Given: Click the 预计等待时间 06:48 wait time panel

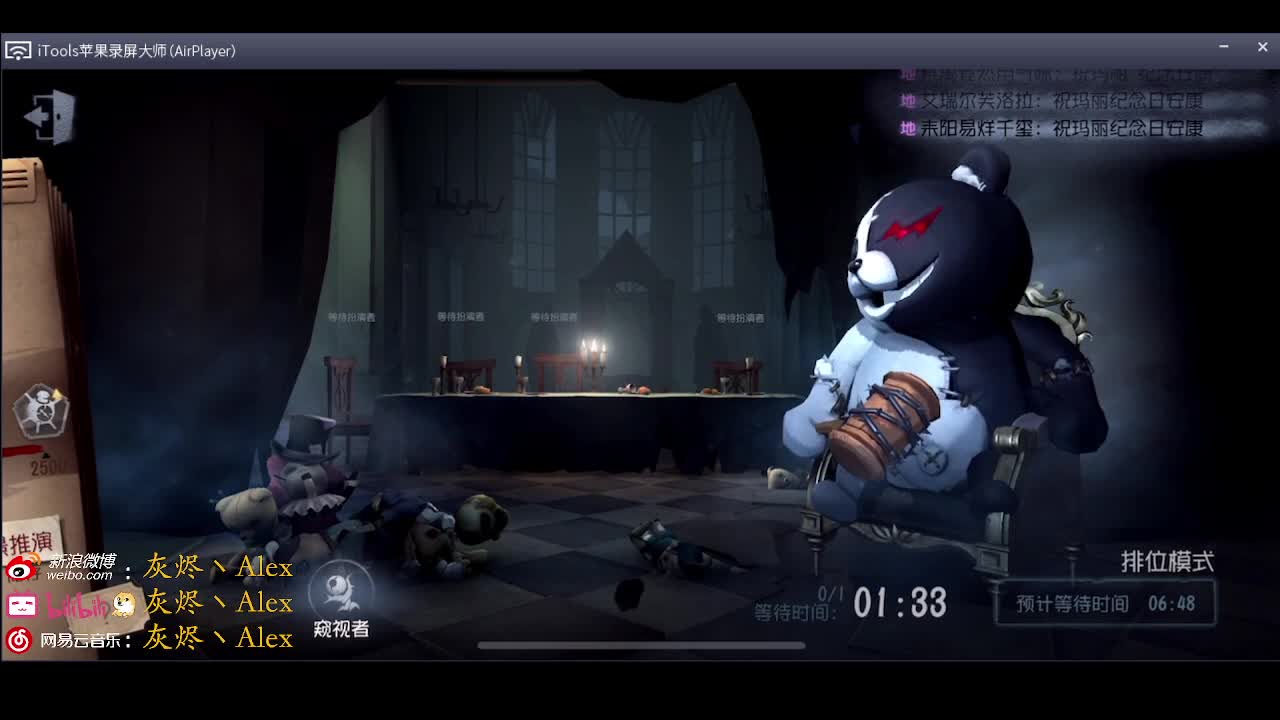Looking at the screenshot, I should point(1103,602).
